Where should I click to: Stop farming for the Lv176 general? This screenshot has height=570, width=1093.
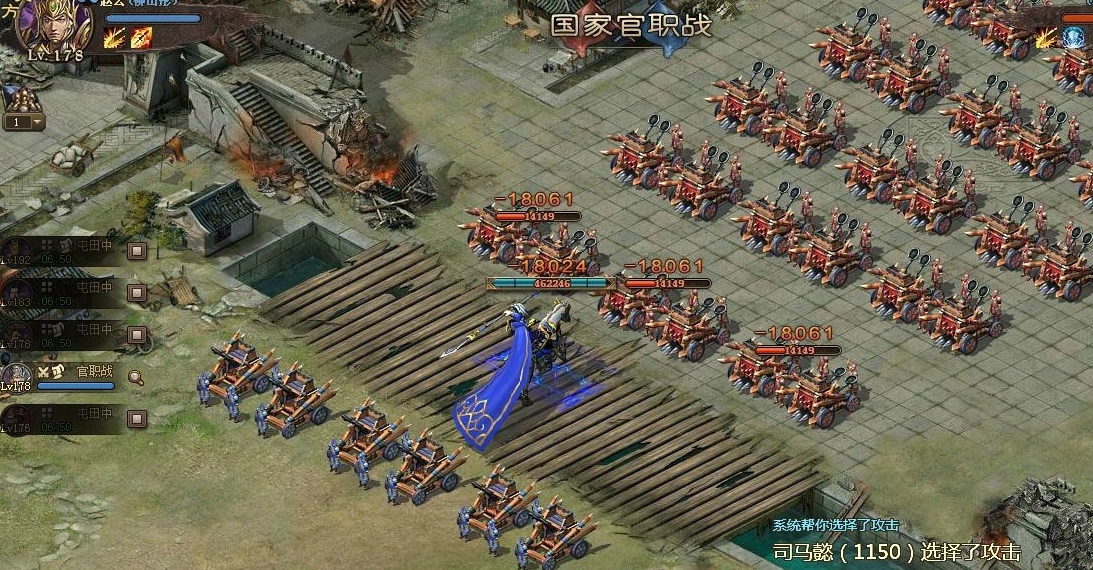point(137,418)
